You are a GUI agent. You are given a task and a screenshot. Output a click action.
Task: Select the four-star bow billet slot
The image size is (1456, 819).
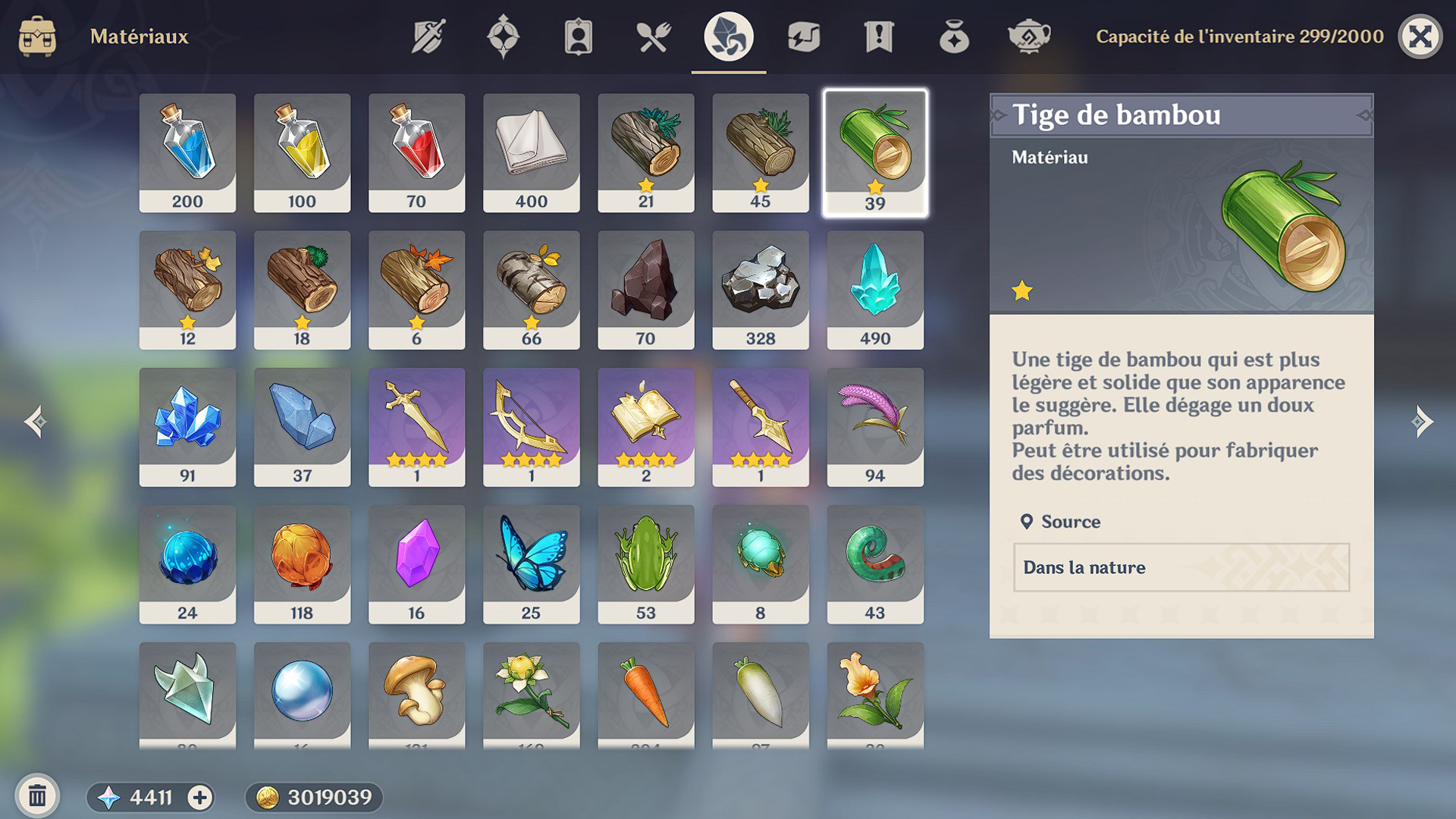point(531,426)
